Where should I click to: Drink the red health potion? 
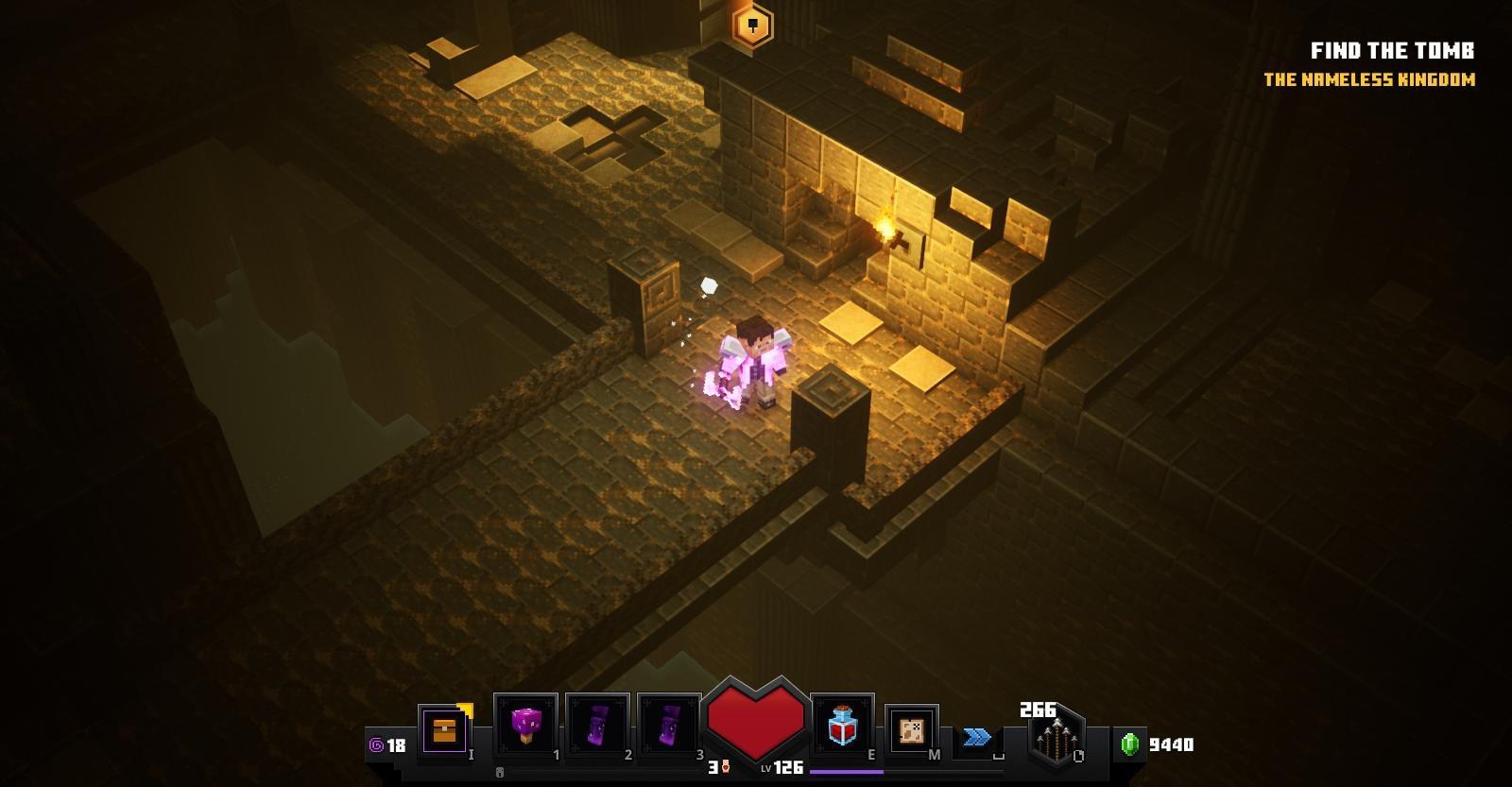pyautogui.click(x=841, y=727)
